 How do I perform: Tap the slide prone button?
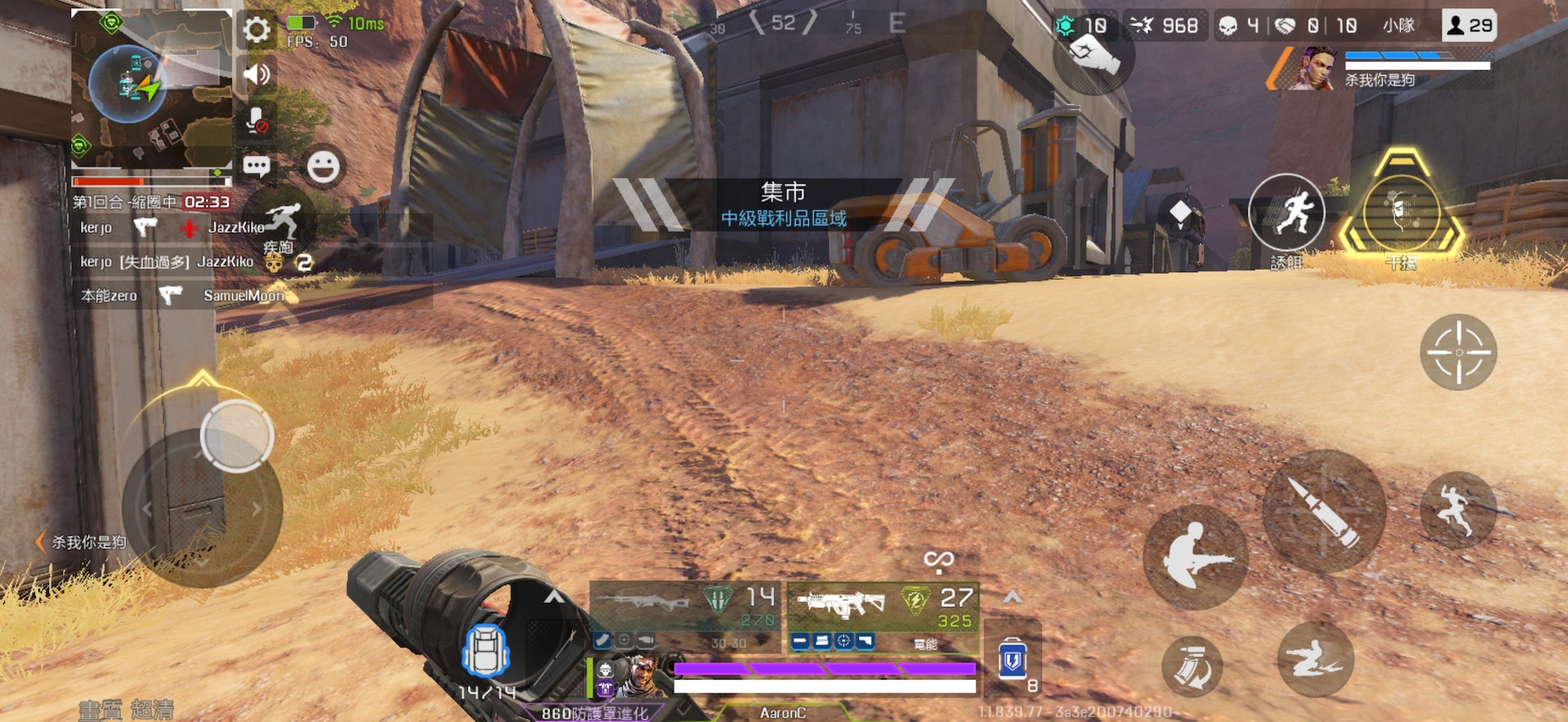pyautogui.click(x=1315, y=659)
